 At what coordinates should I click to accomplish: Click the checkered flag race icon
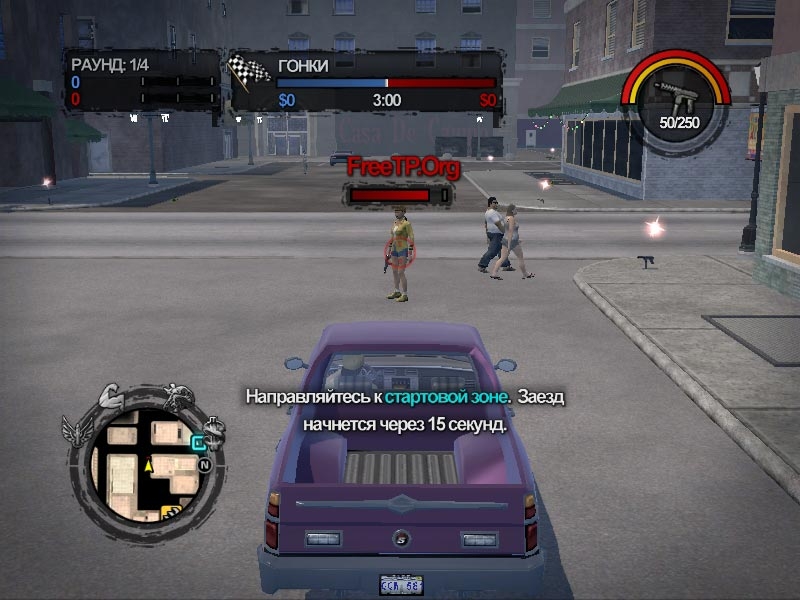pyautogui.click(x=250, y=70)
